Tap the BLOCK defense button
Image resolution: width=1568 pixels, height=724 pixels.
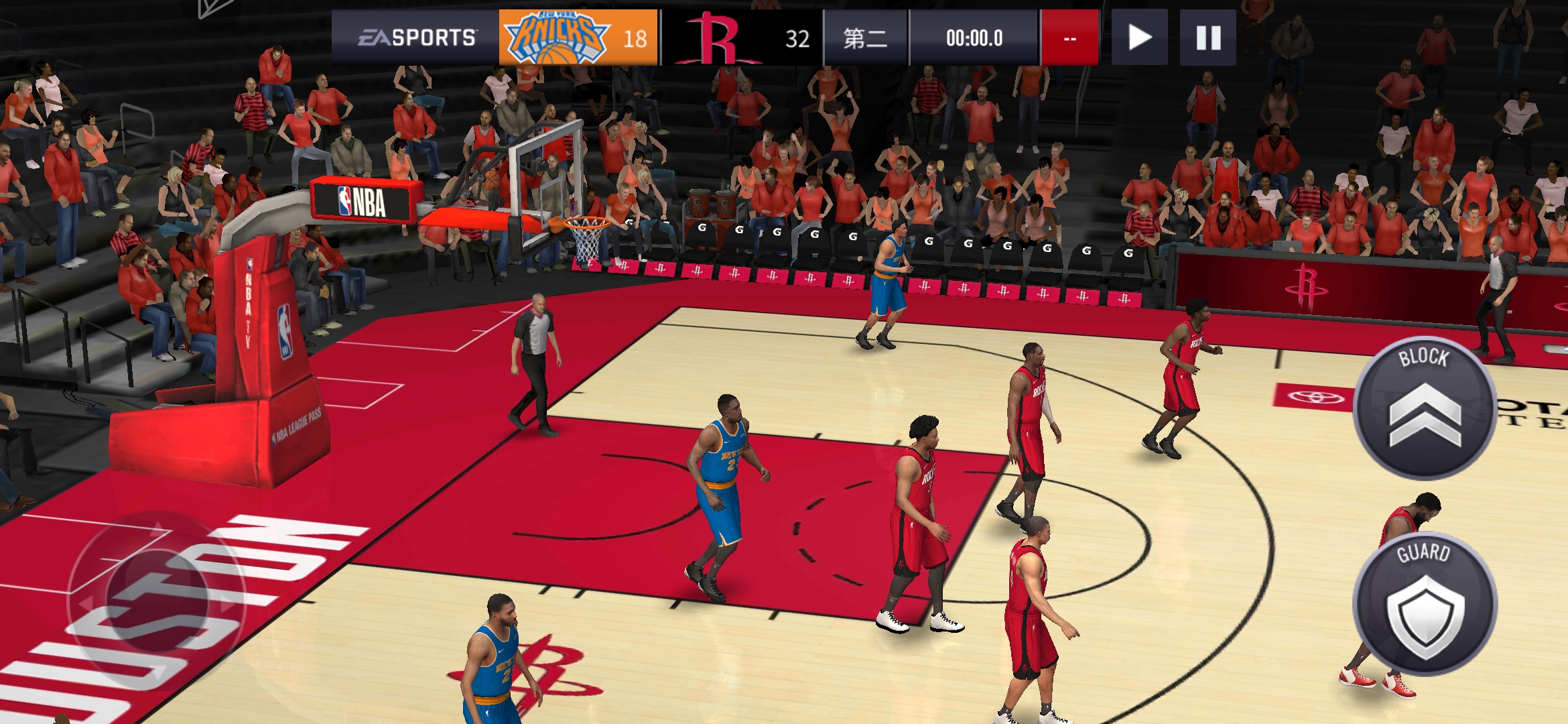[x=1425, y=408]
